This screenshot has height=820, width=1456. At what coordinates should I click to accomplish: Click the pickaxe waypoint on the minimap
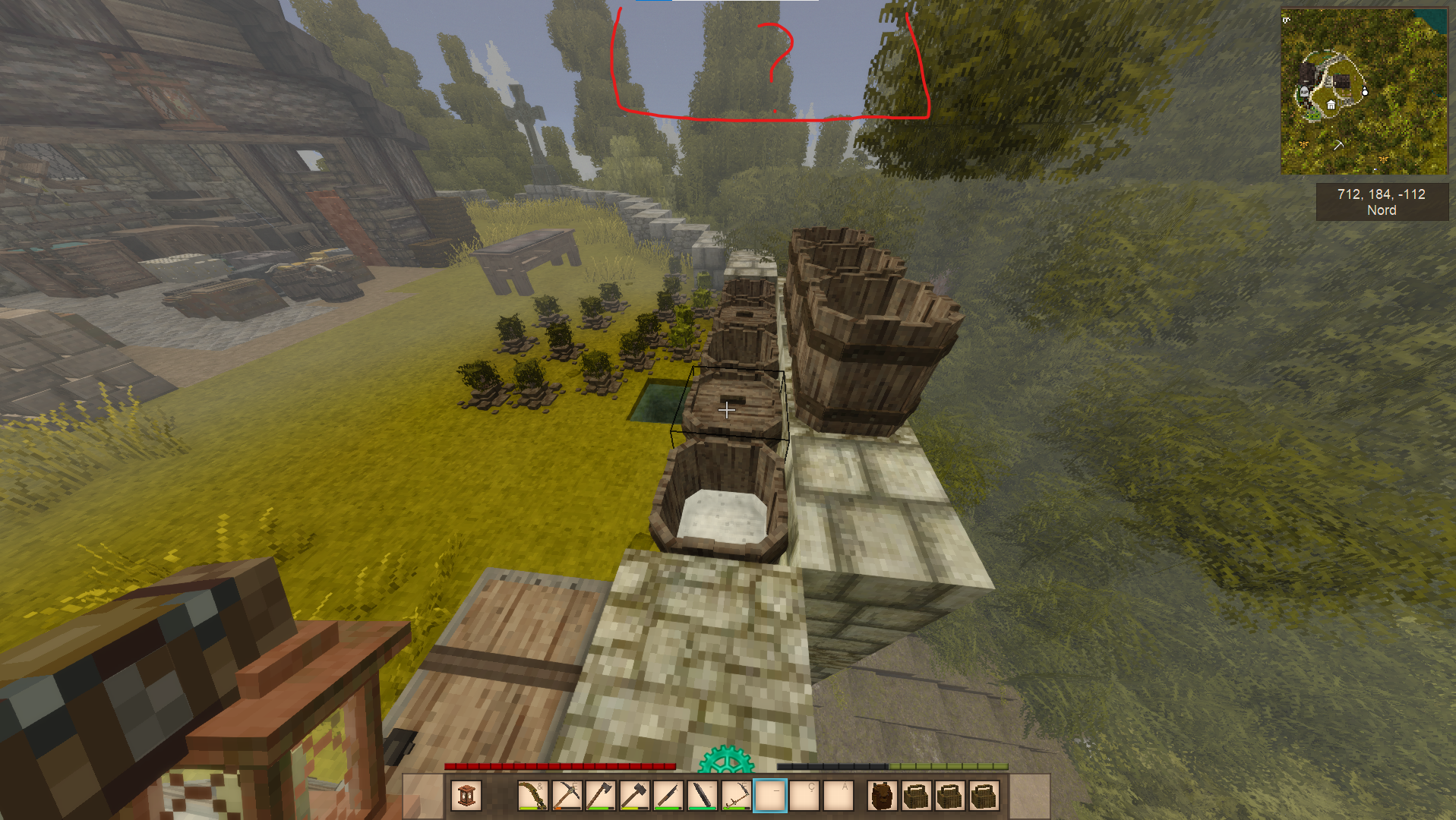1338,143
